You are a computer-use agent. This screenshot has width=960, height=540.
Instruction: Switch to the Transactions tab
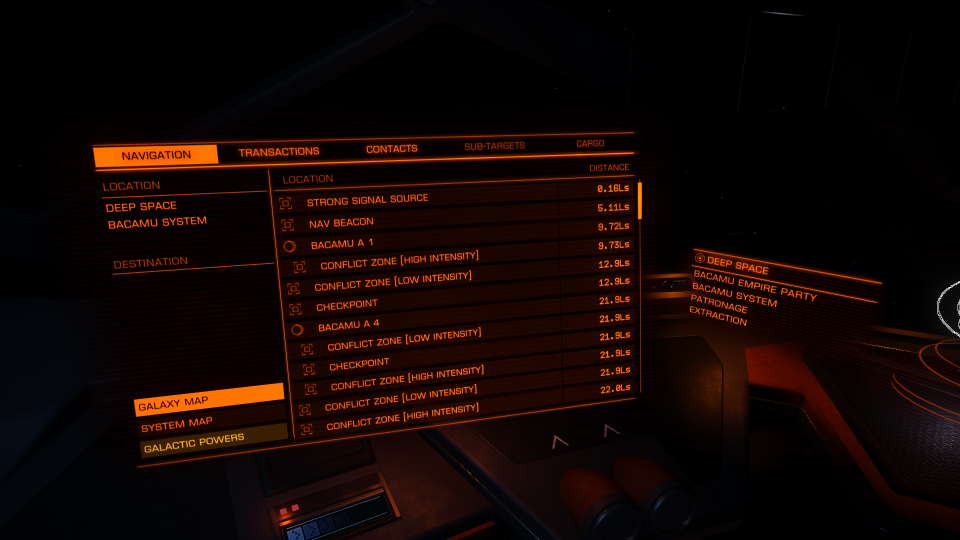pyautogui.click(x=279, y=152)
